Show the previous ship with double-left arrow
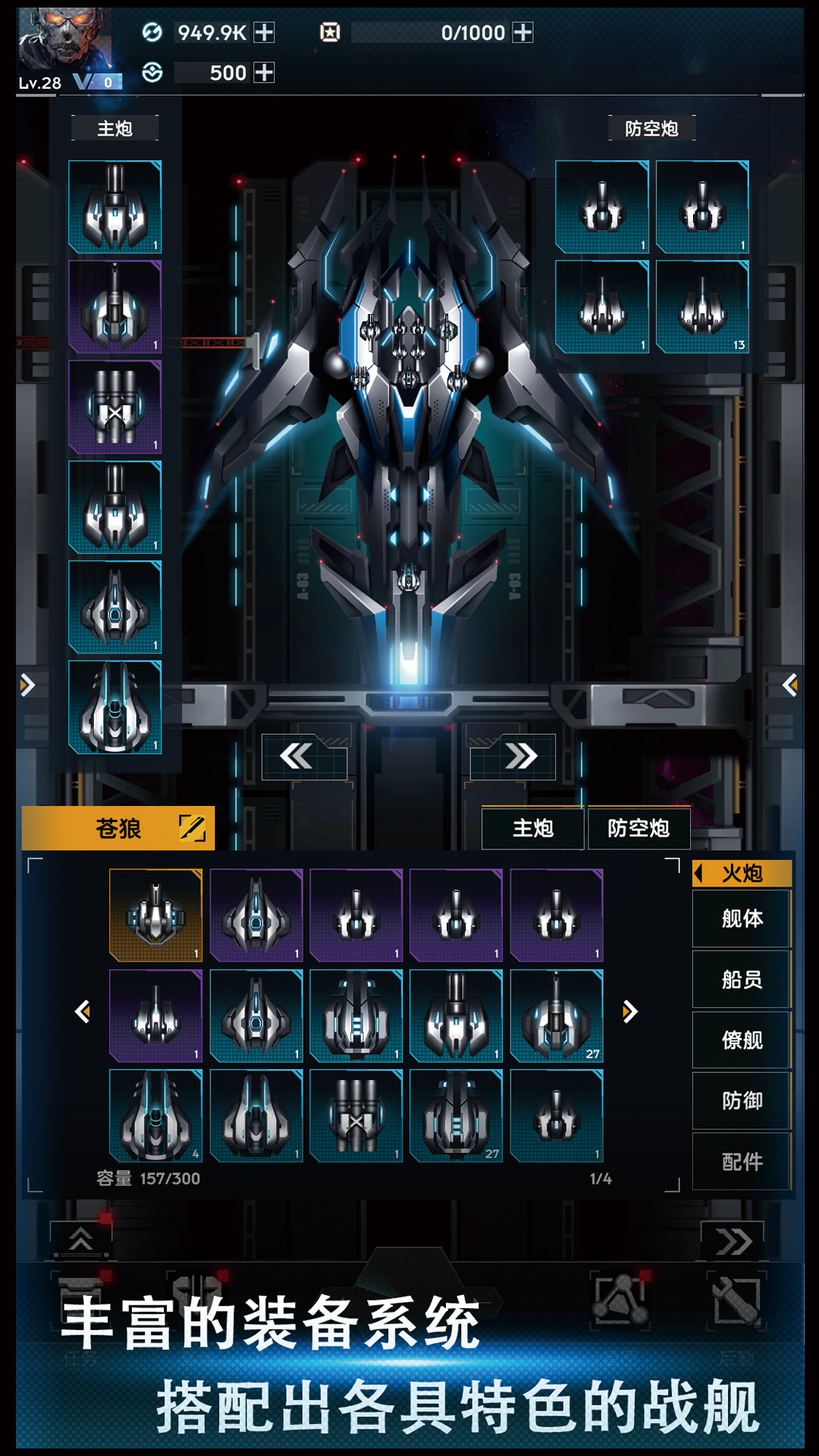The image size is (819, 1456). click(297, 756)
